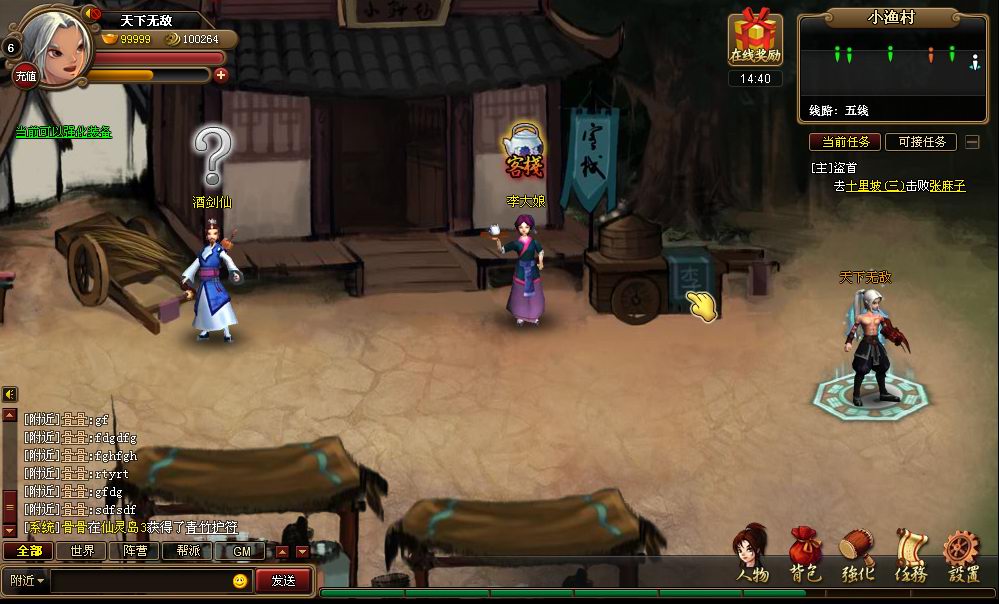Screen dimensions: 999x604
Task: Open the 附近 chat channel dropdown
Action: click(x=27, y=580)
